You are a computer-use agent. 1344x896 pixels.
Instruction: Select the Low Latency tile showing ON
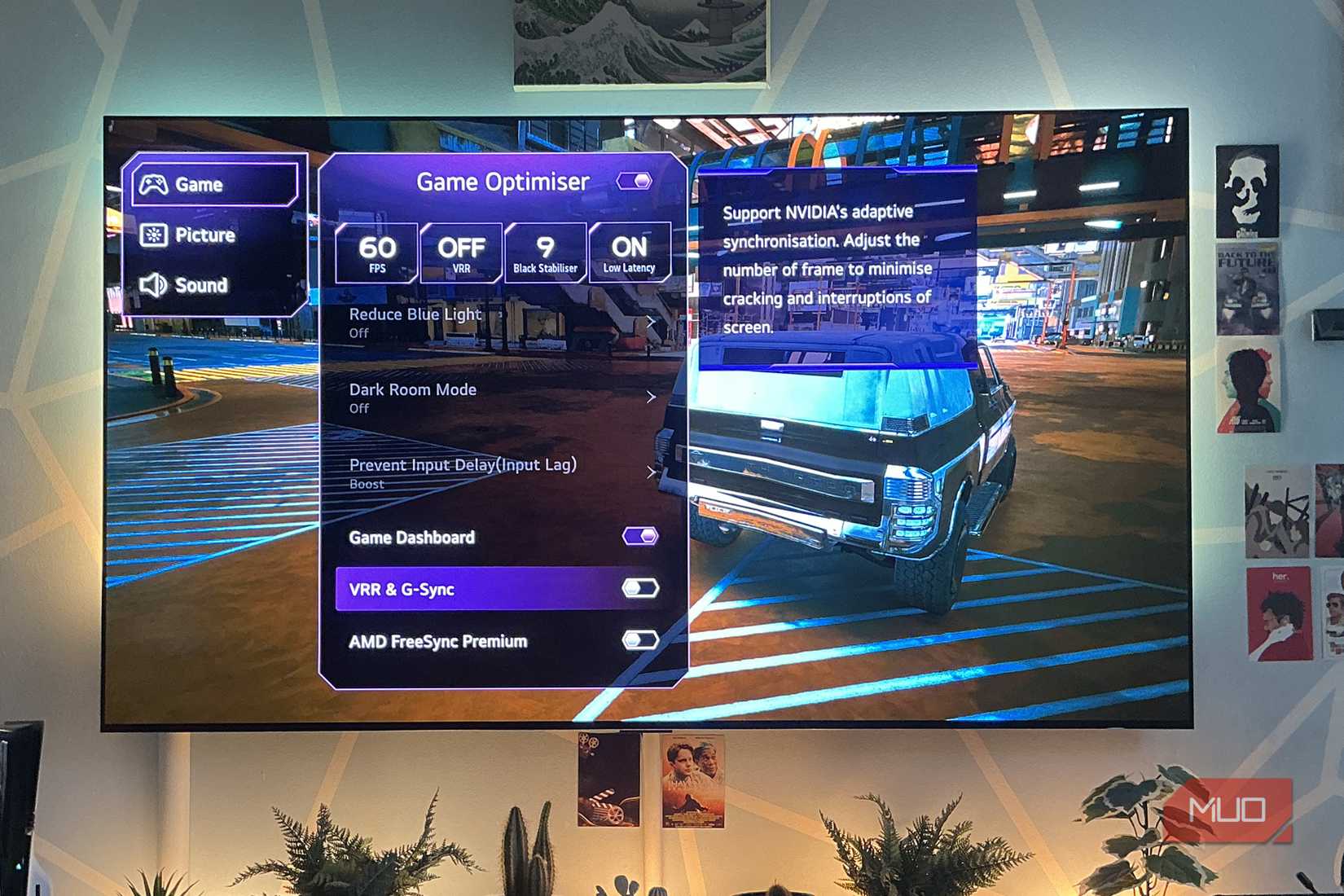coord(629,252)
